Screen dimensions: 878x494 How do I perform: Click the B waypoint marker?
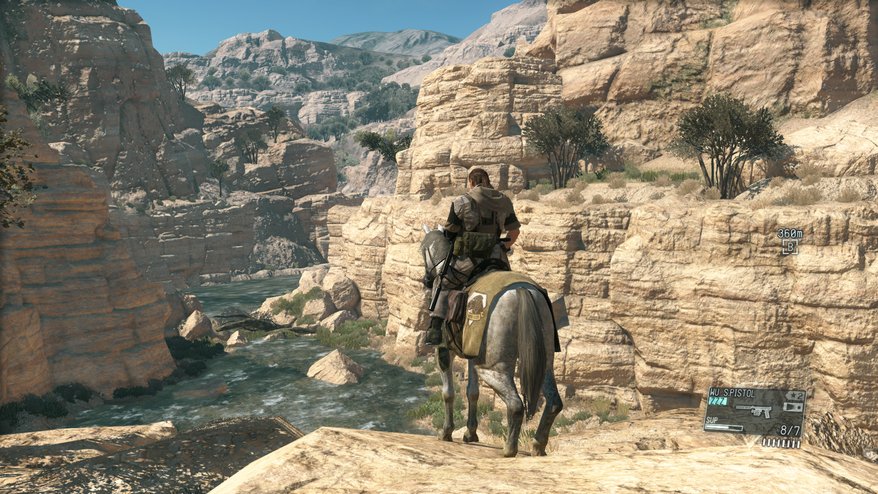pyautogui.click(x=789, y=246)
